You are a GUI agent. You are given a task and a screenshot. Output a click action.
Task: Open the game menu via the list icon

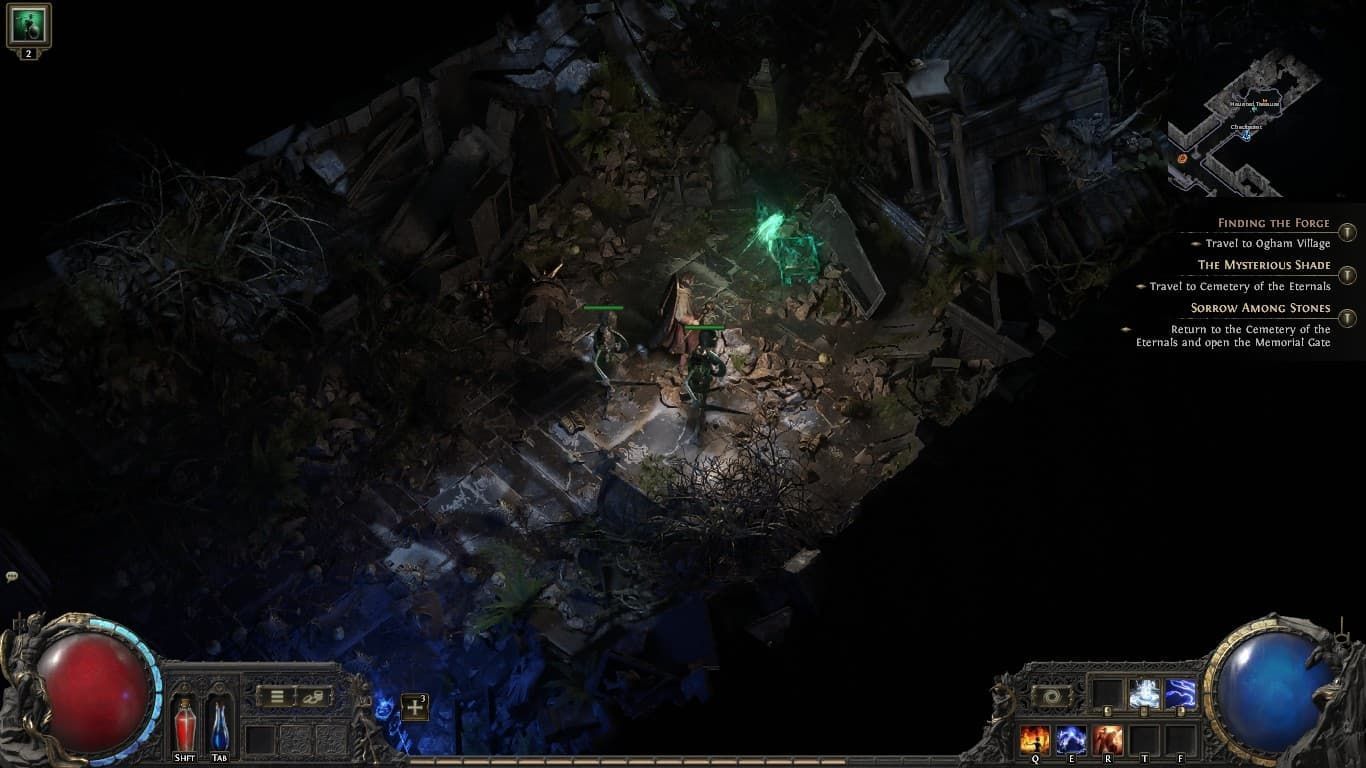(x=277, y=696)
